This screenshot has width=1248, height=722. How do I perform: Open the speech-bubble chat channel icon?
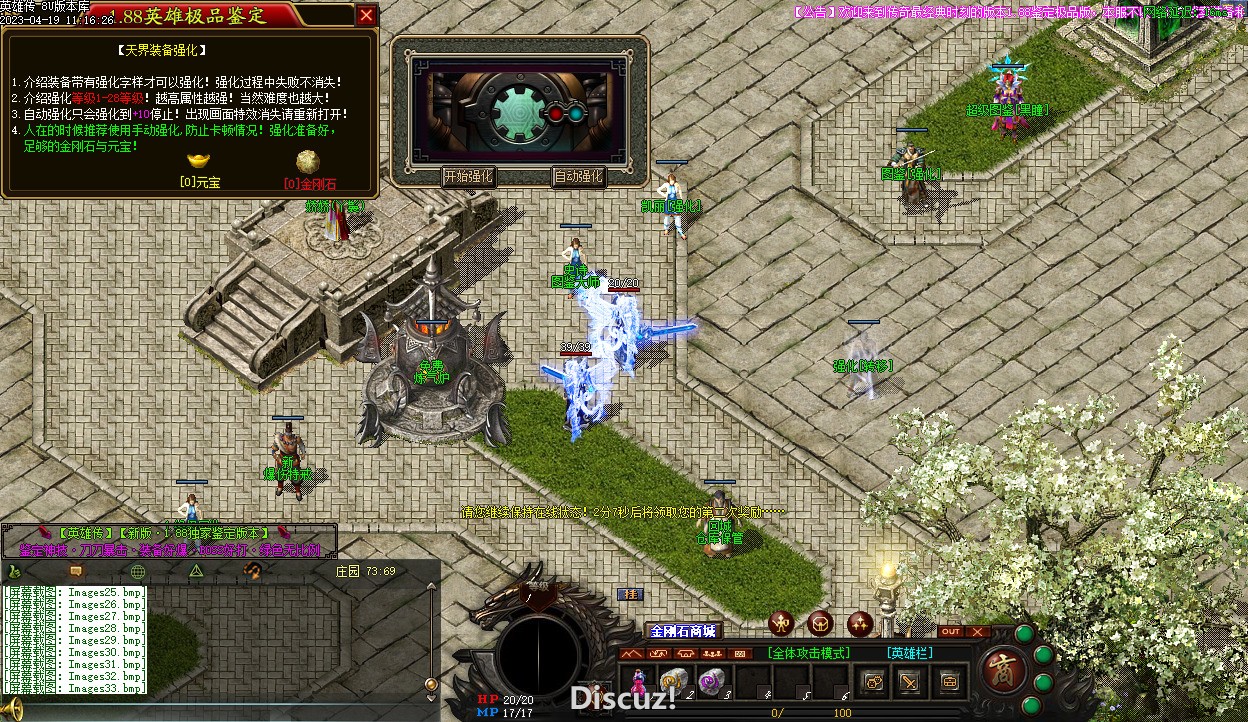(x=76, y=571)
